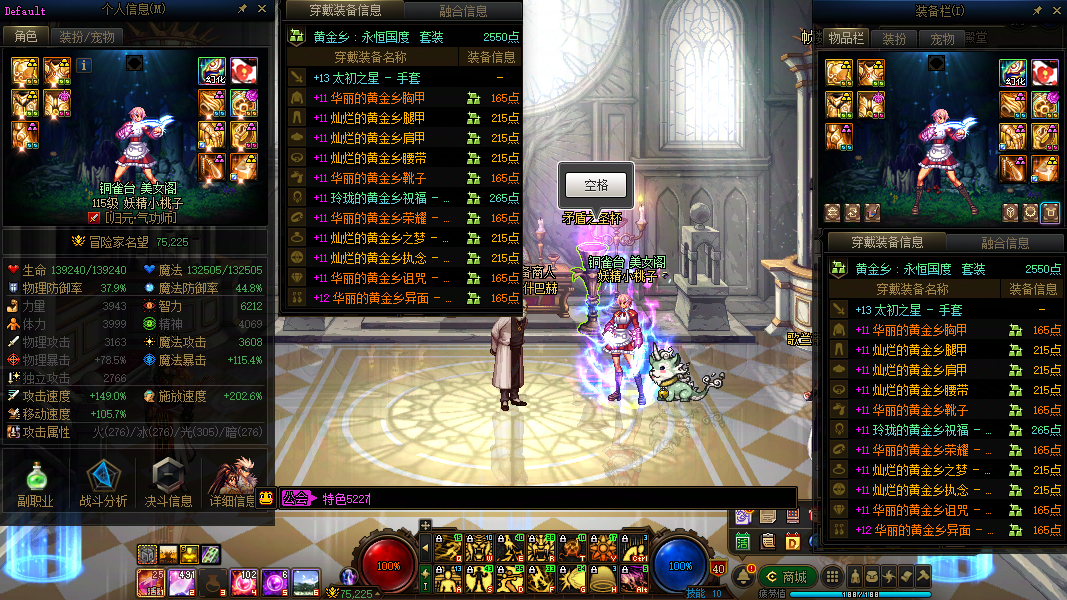Switch to the 装扮 tab in 装备栏
The height and width of the screenshot is (600, 1067).
click(893, 39)
